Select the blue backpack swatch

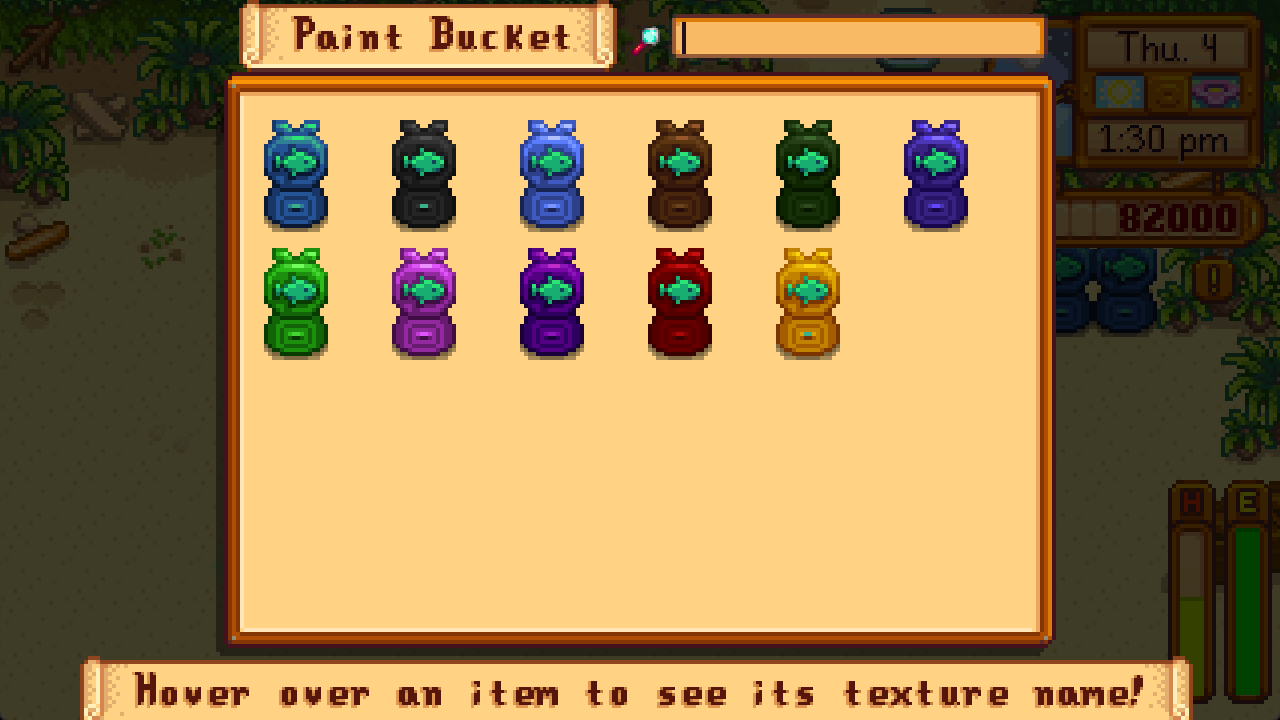(295, 175)
